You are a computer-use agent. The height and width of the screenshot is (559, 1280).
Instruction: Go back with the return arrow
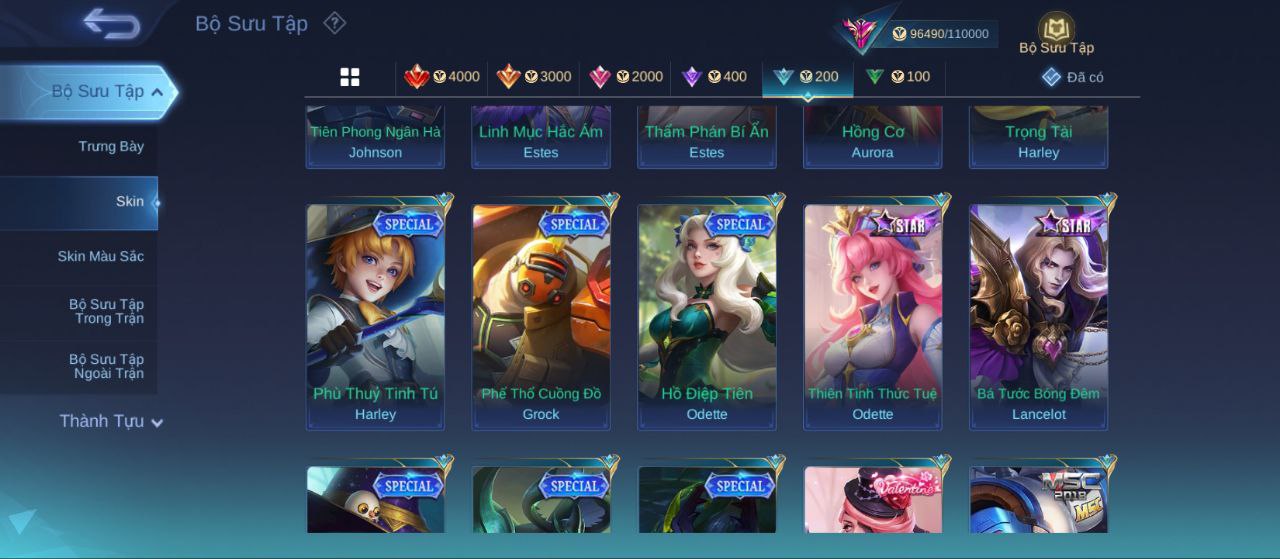111,23
